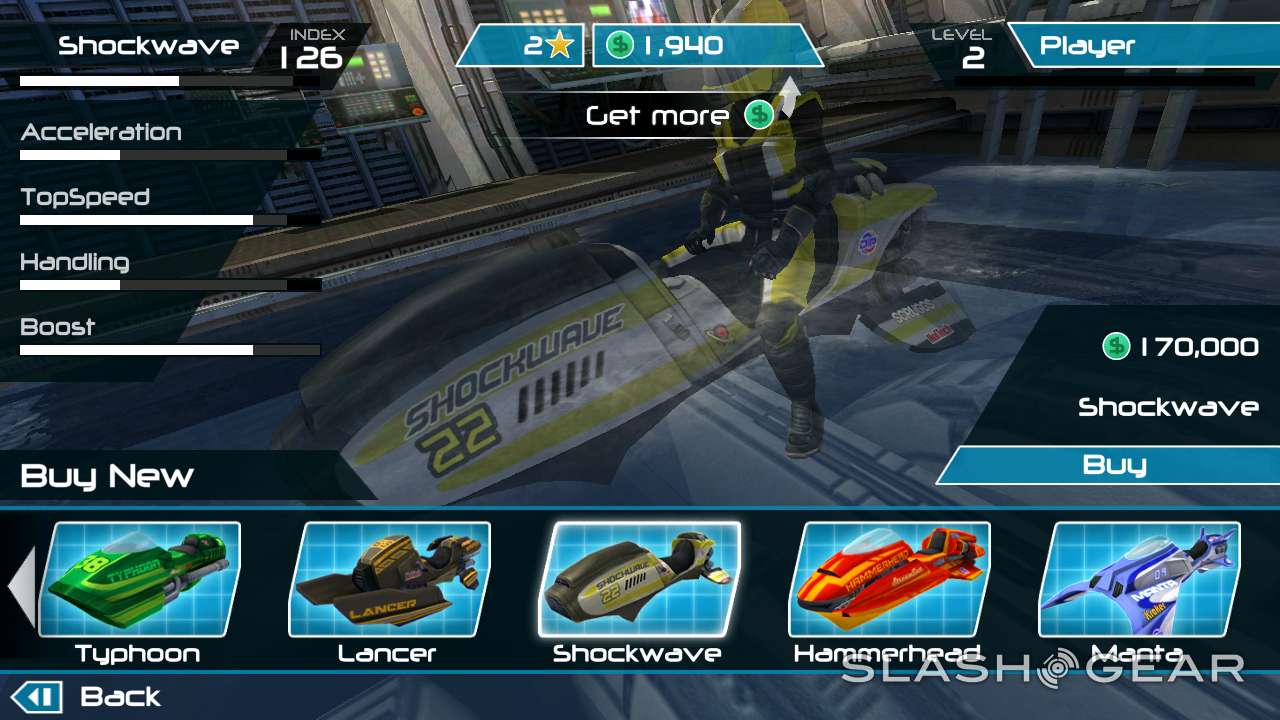Tap the 1,940 cash balance

point(707,46)
